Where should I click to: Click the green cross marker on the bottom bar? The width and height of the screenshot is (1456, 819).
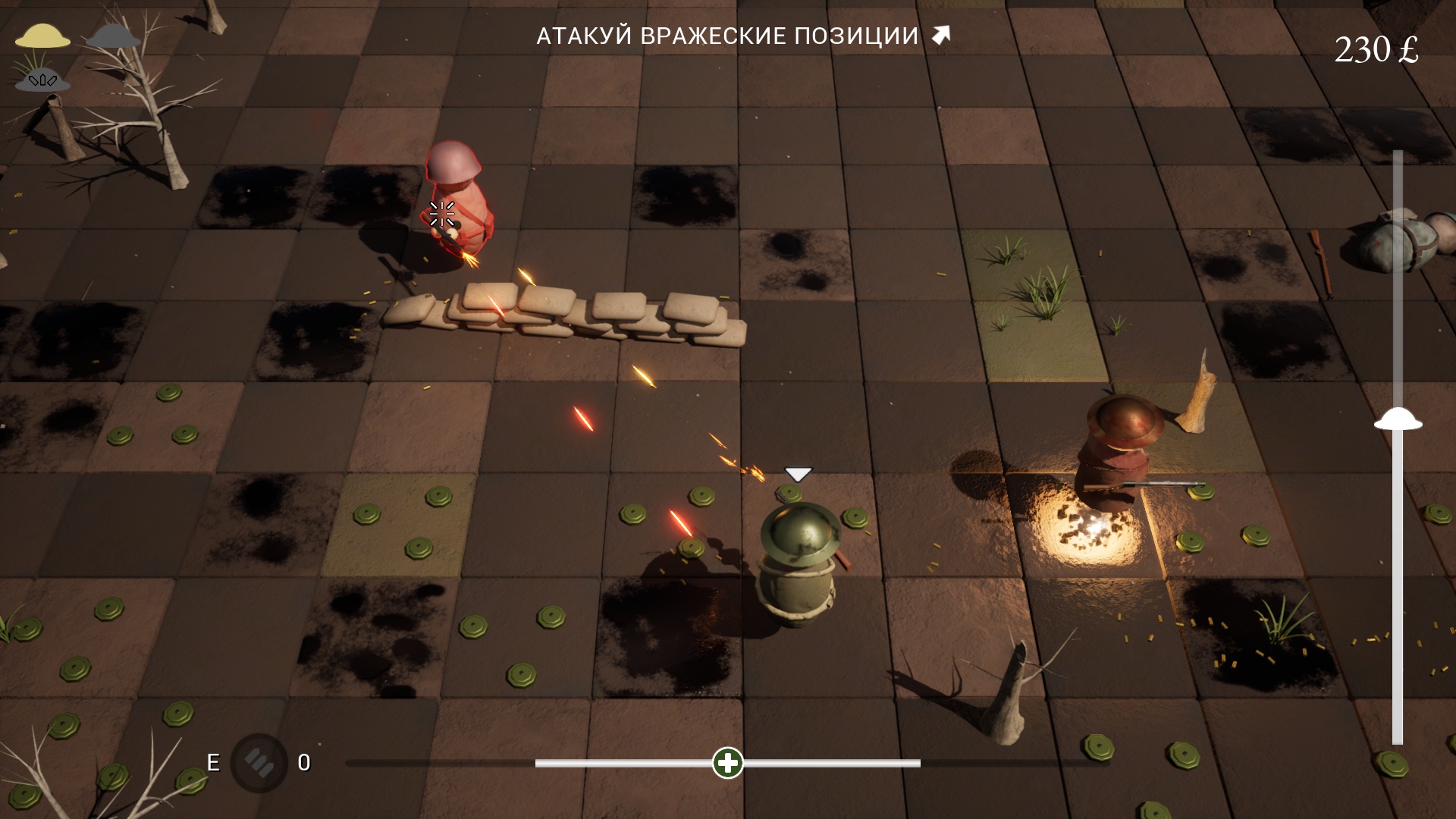(x=728, y=763)
